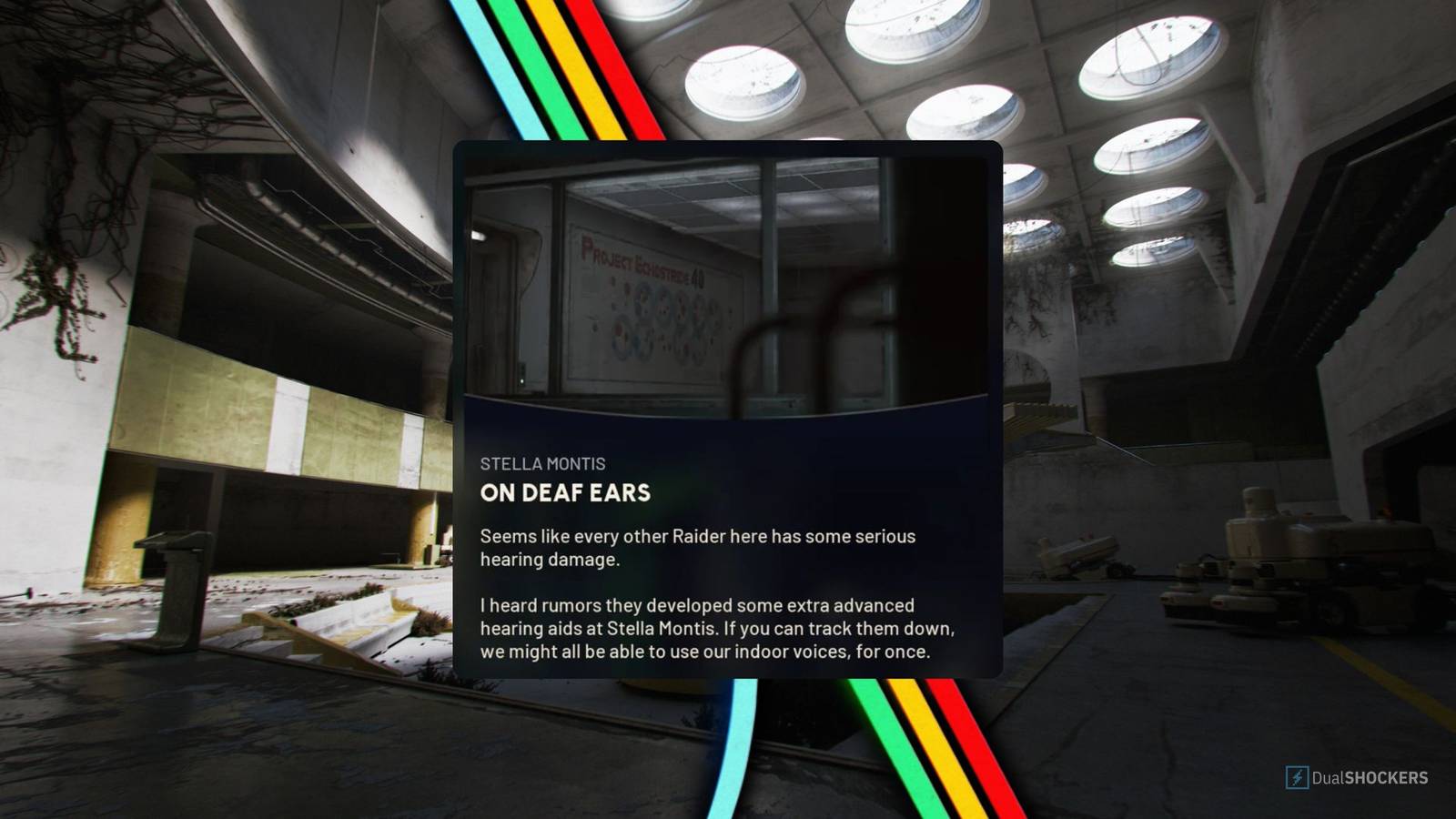Click the DualShockers lightning bolt icon
1456x819 pixels.
click(x=1295, y=778)
